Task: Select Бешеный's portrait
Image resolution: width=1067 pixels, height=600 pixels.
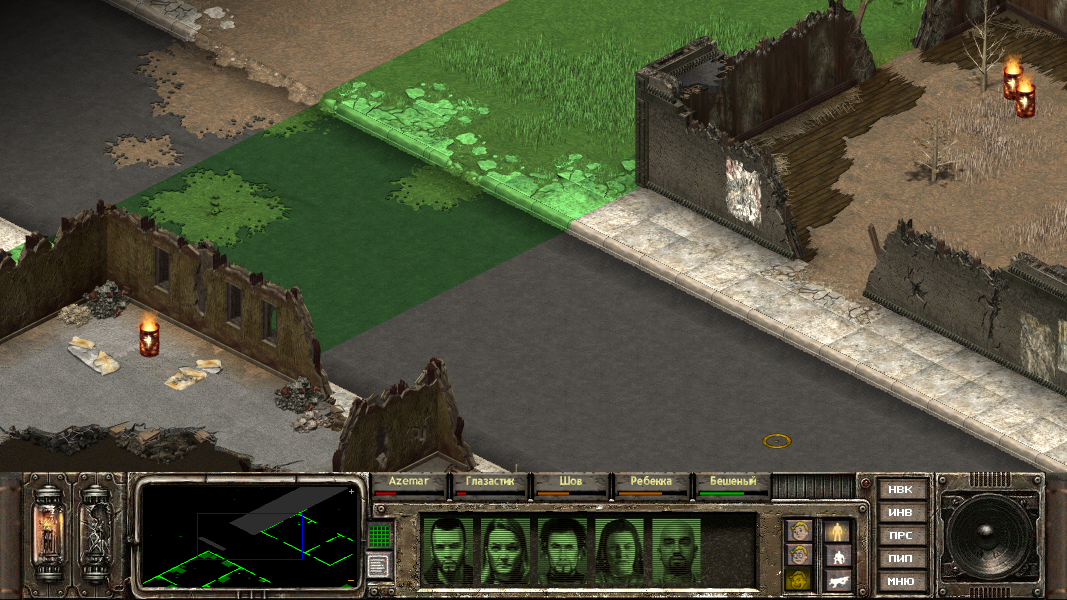Action: (678, 549)
